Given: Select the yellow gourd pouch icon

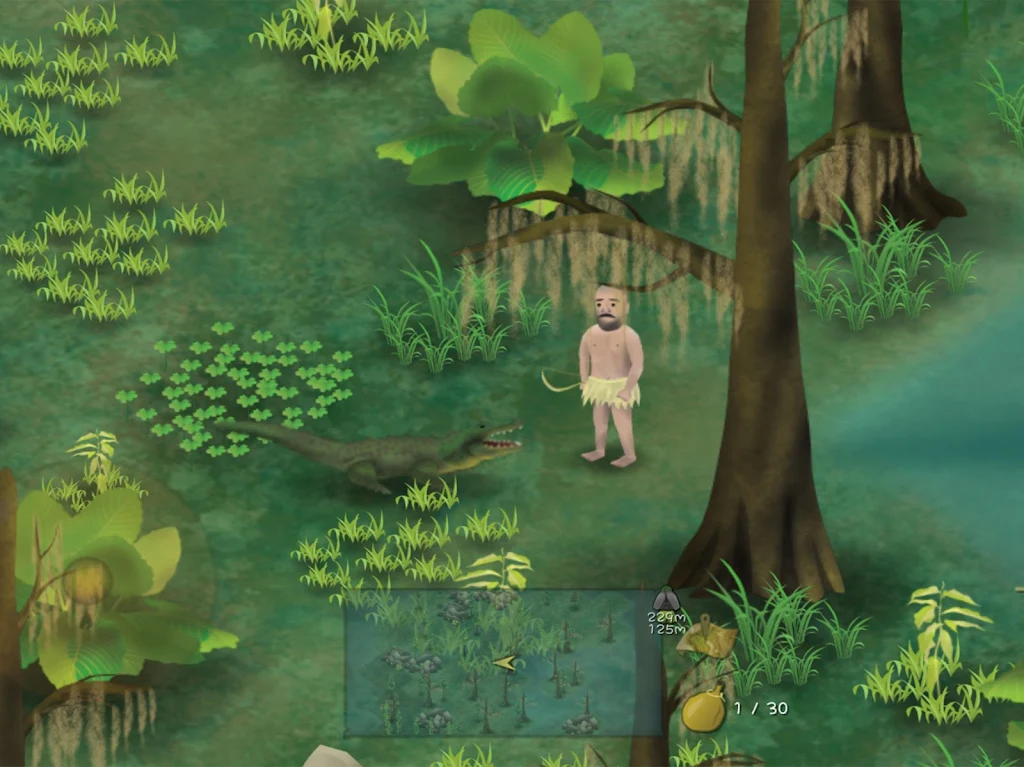Looking at the screenshot, I should click(x=704, y=710).
